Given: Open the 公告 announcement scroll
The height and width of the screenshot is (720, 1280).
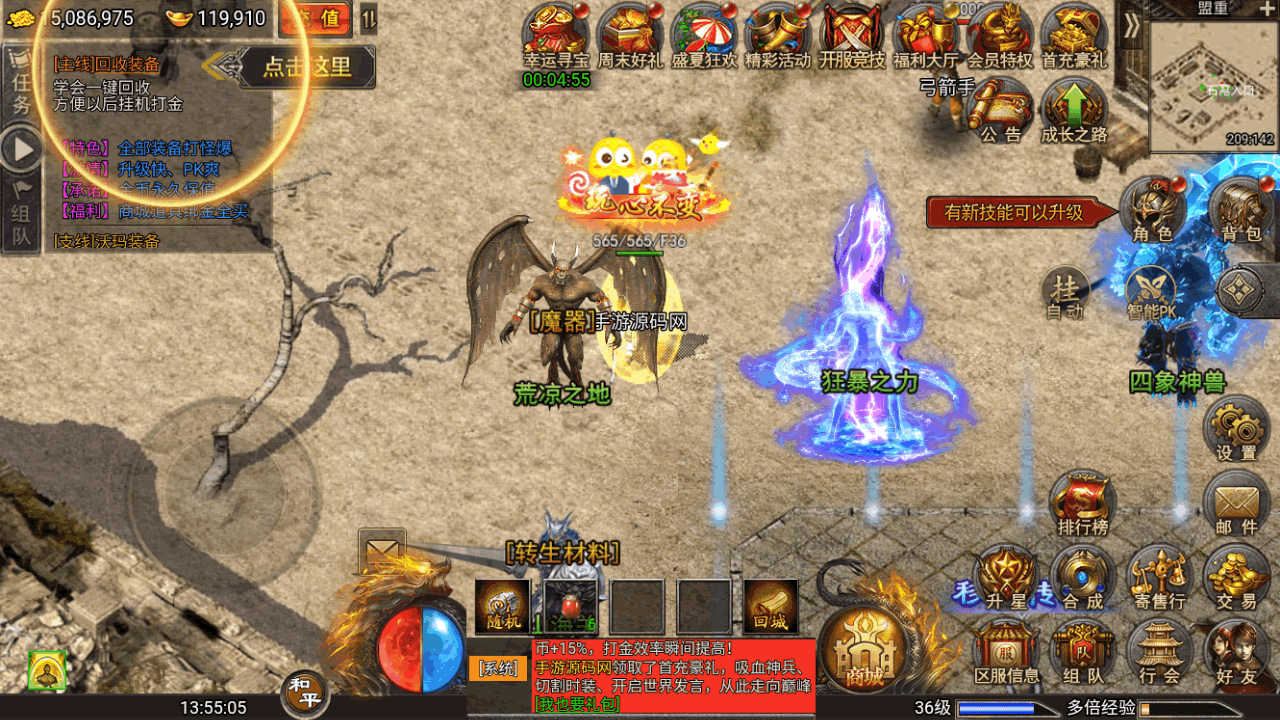Looking at the screenshot, I should 1000,108.
